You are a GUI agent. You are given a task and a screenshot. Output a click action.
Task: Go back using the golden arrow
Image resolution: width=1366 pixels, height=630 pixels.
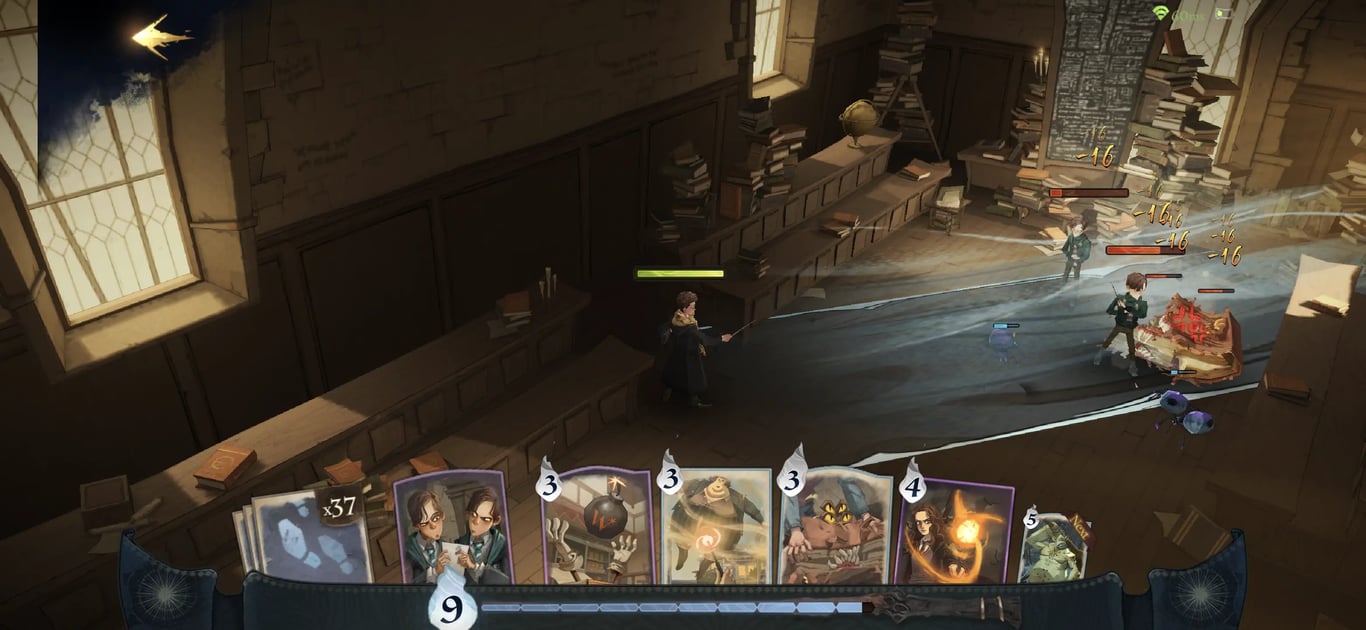click(x=160, y=38)
